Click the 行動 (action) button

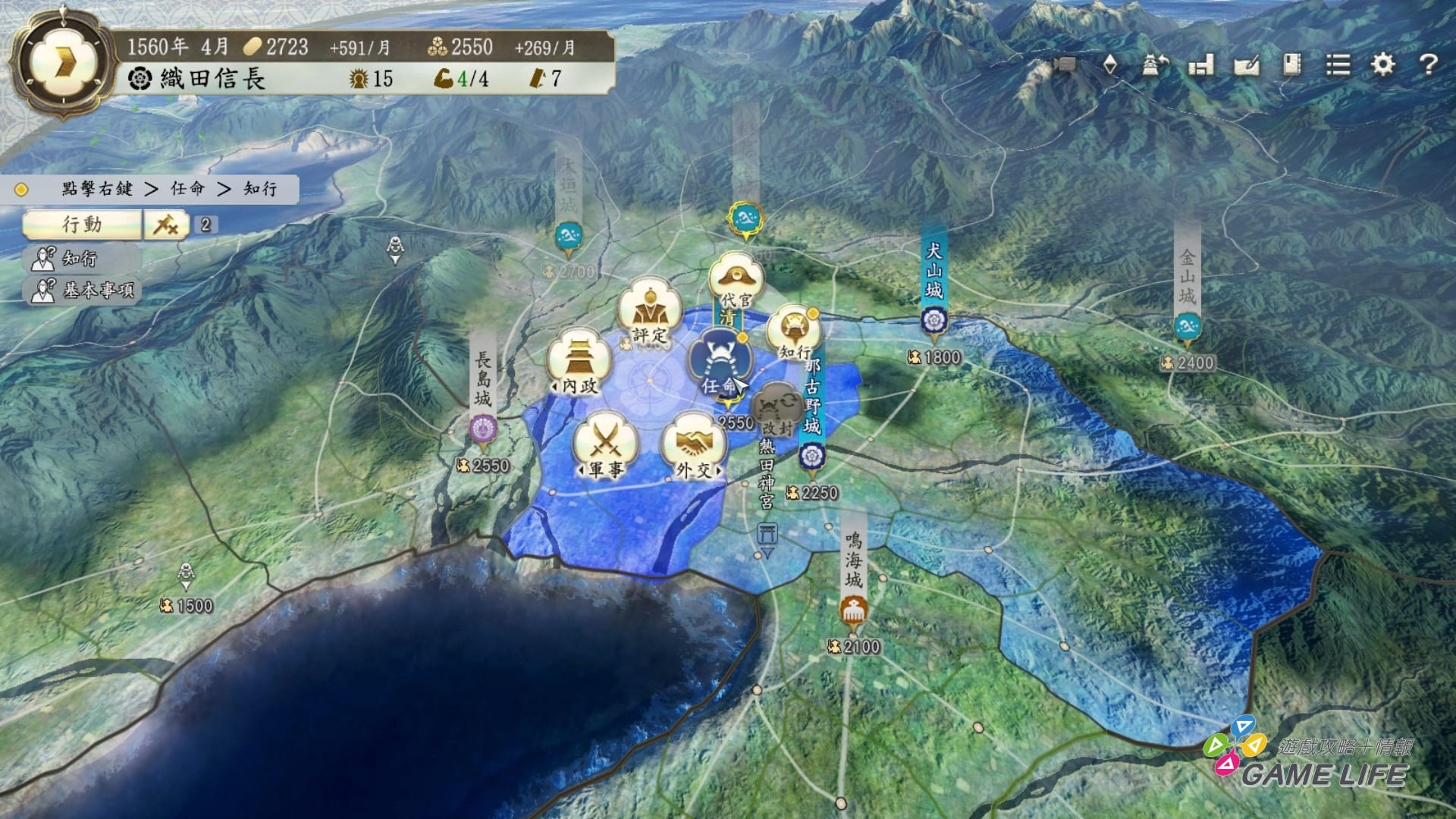click(82, 224)
